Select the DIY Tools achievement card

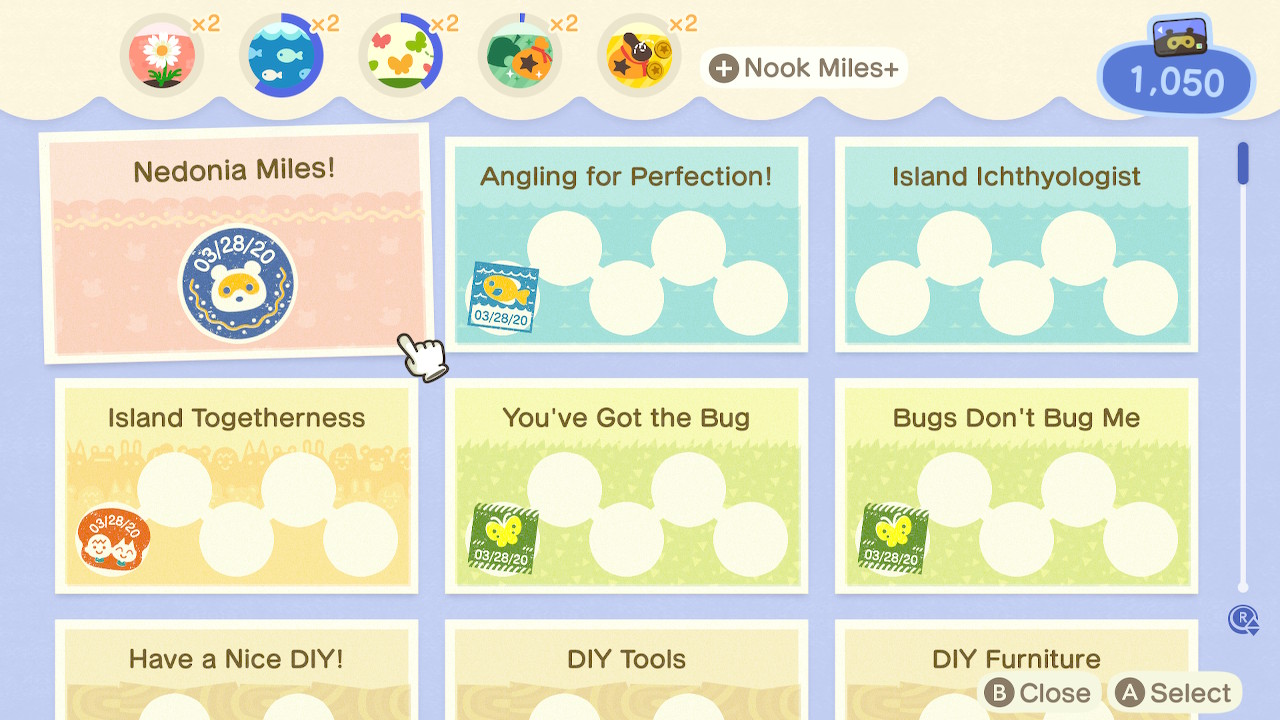tap(626, 670)
